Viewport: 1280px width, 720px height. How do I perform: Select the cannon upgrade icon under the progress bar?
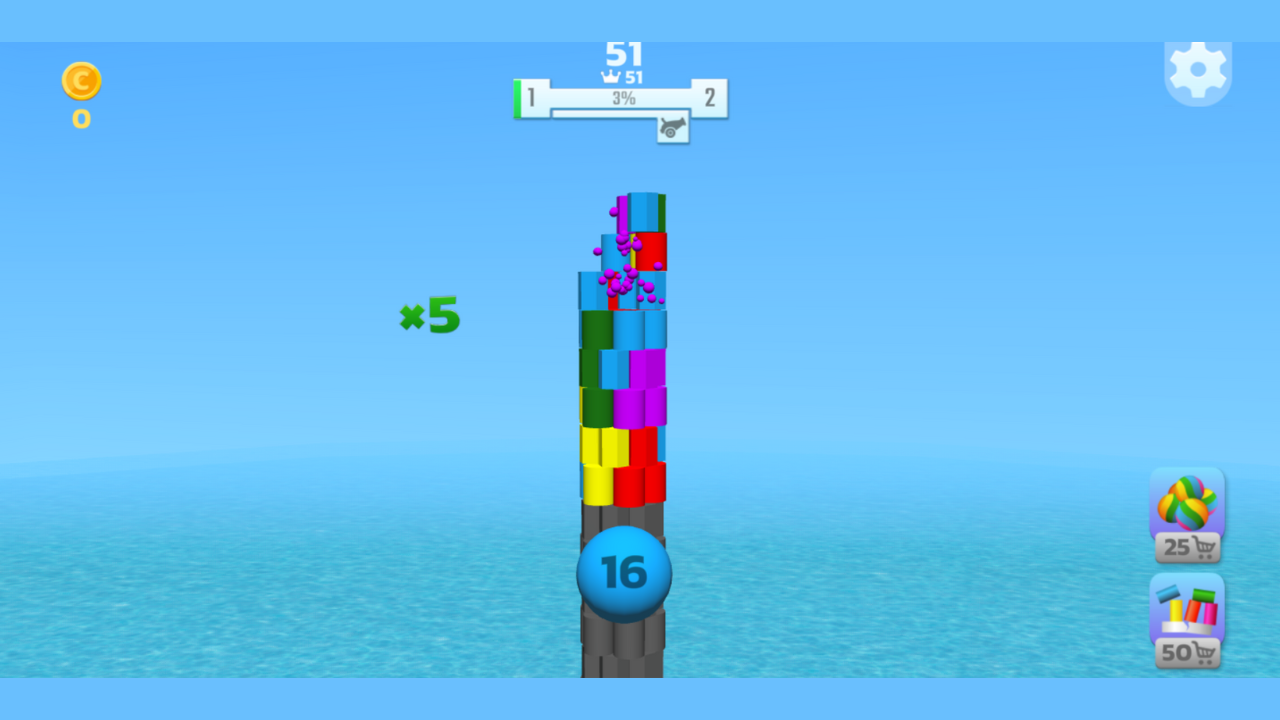point(672,129)
